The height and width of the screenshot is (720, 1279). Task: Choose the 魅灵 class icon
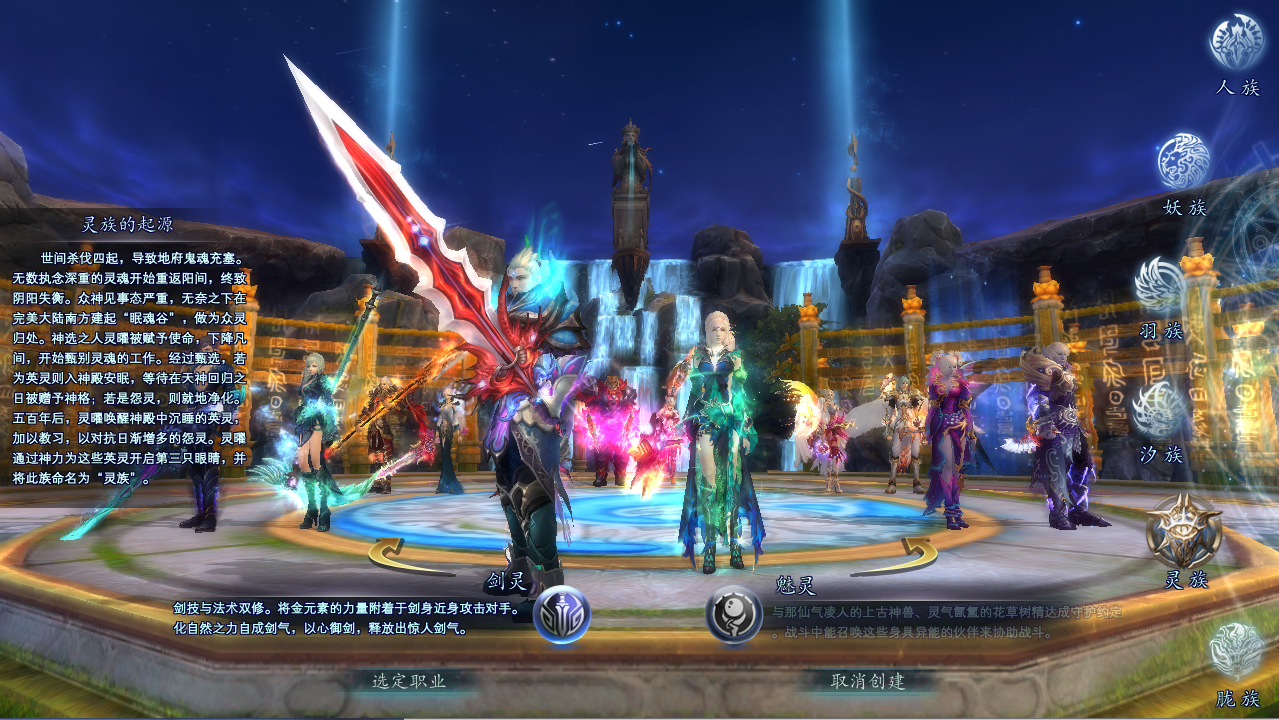click(x=734, y=615)
